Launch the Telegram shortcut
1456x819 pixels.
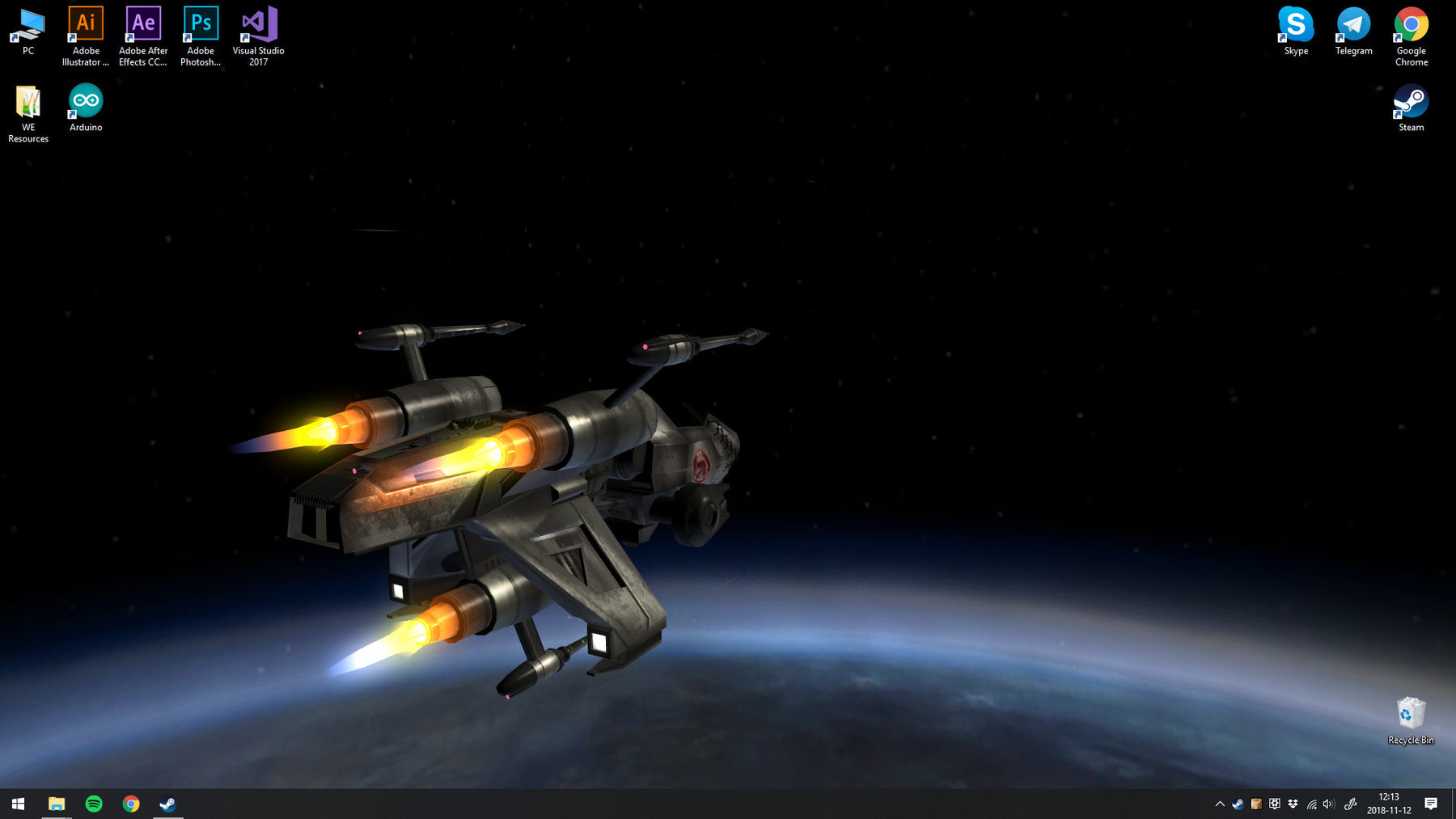click(1352, 24)
